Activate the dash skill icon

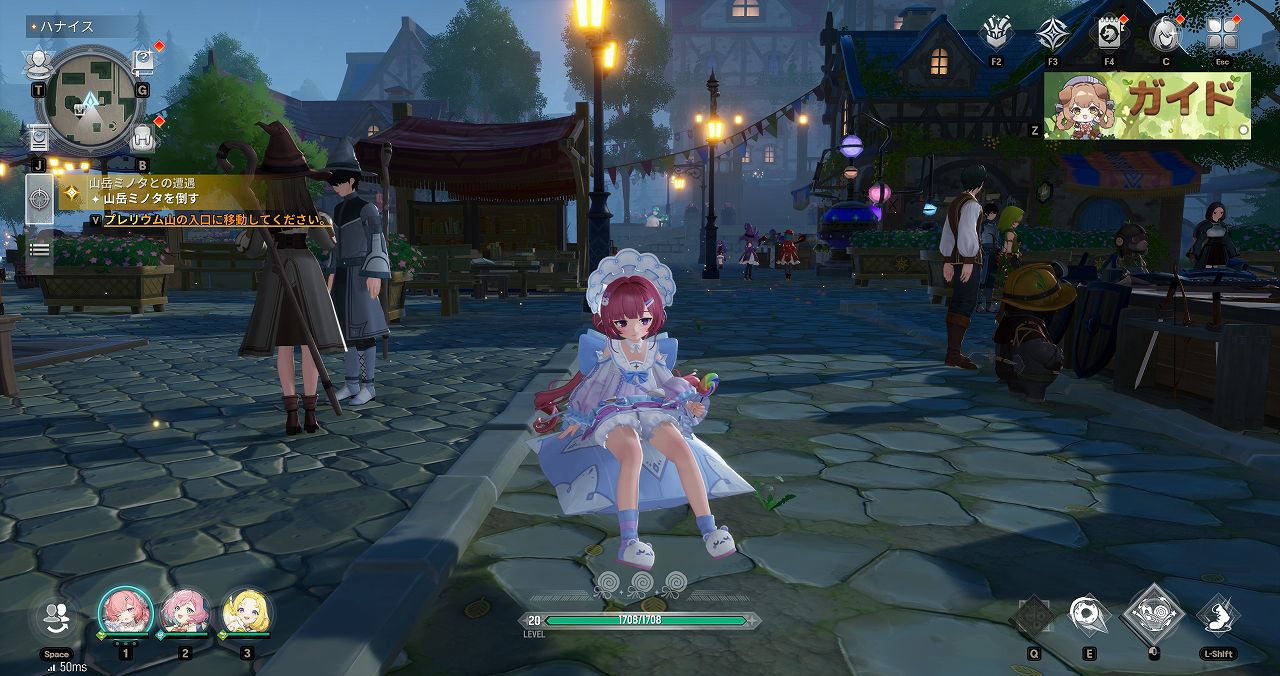pyautogui.click(x=1218, y=616)
